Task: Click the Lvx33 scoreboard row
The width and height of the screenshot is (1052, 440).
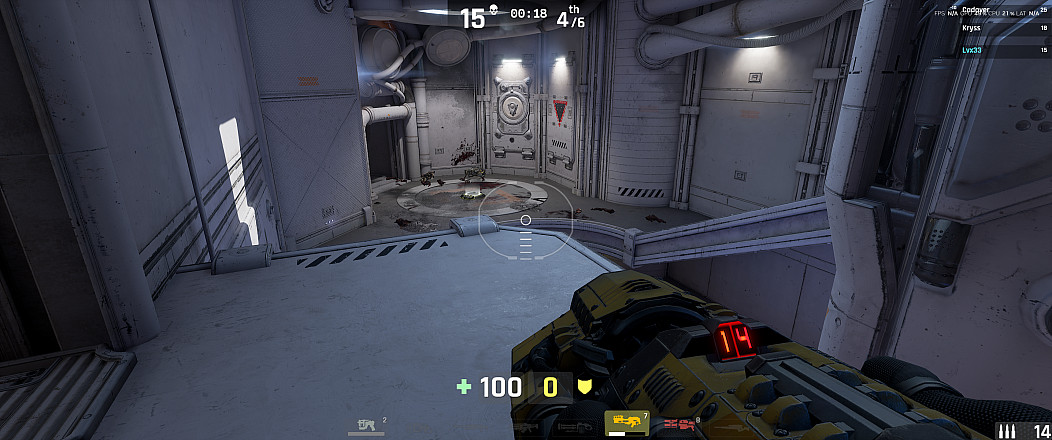Action: coord(991,49)
